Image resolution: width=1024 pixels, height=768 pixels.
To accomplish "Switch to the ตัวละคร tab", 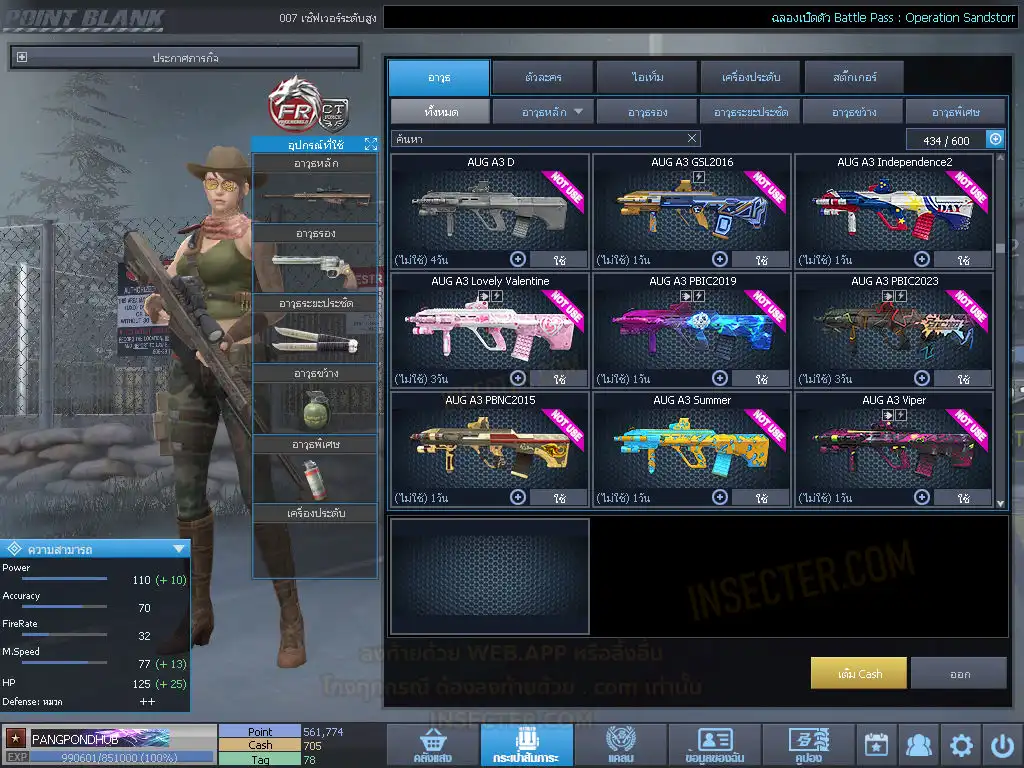I will point(541,77).
